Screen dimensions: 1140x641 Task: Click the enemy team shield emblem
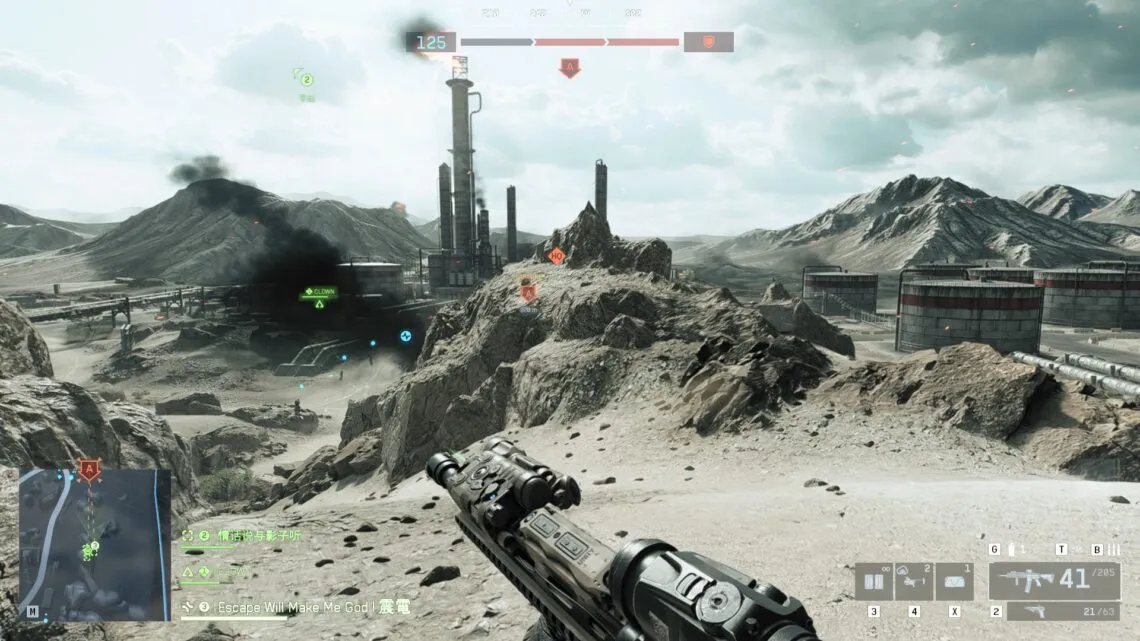[x=708, y=42]
